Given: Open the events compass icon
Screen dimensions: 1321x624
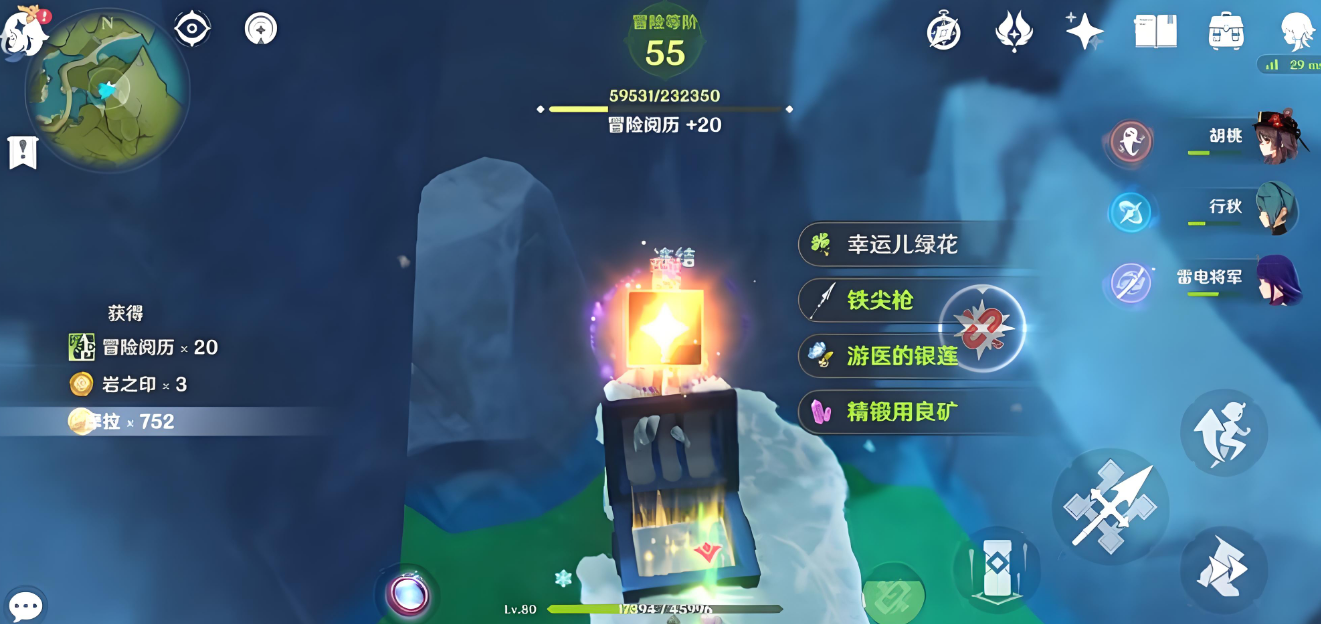Looking at the screenshot, I should [x=943, y=32].
